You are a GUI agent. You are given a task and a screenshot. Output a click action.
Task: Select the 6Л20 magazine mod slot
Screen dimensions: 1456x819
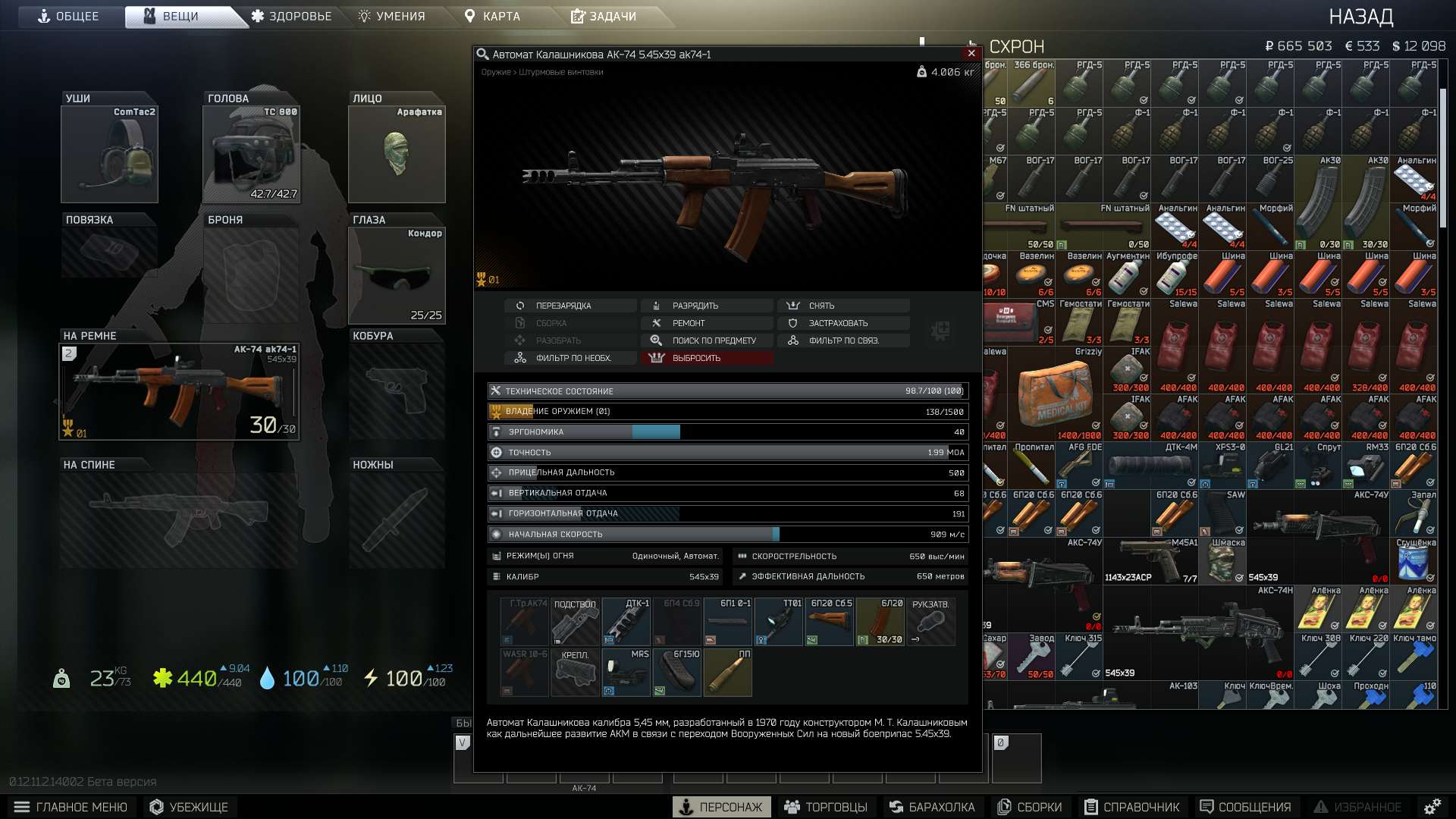click(880, 622)
